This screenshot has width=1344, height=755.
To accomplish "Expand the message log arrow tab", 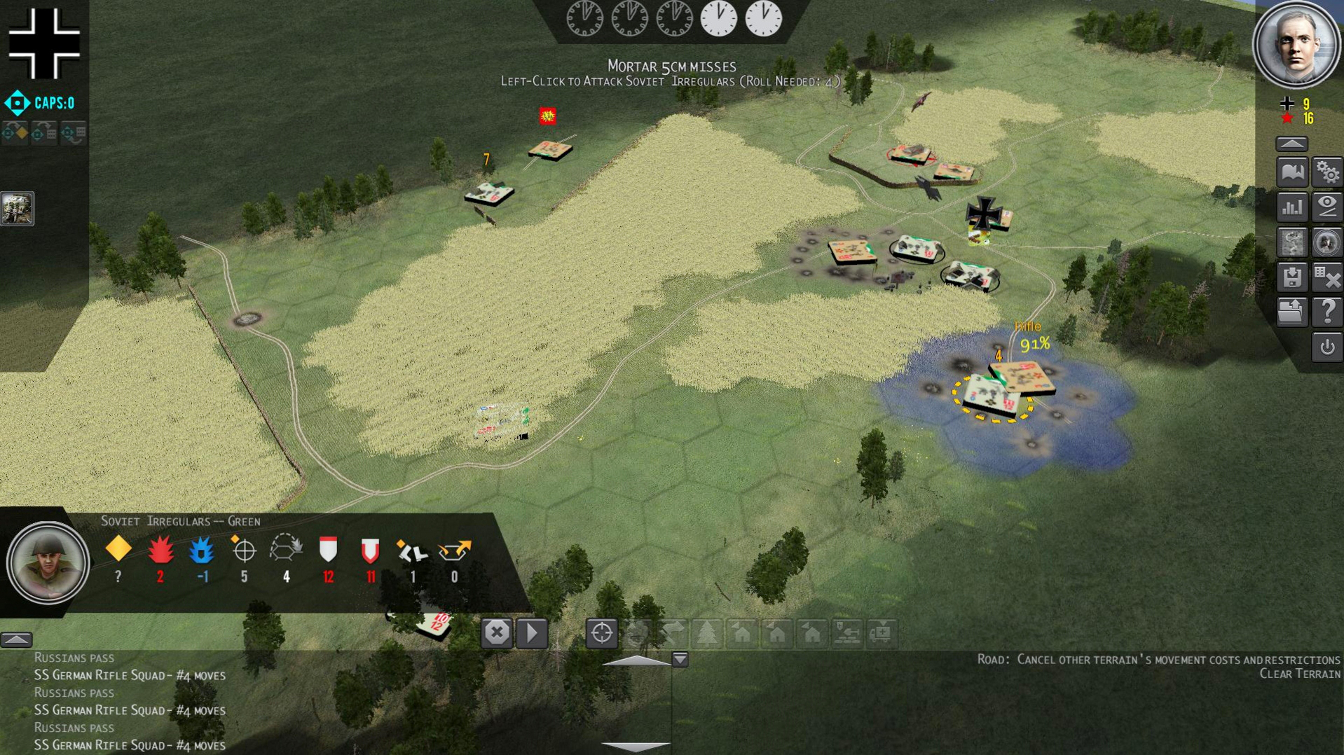I will tap(16, 640).
